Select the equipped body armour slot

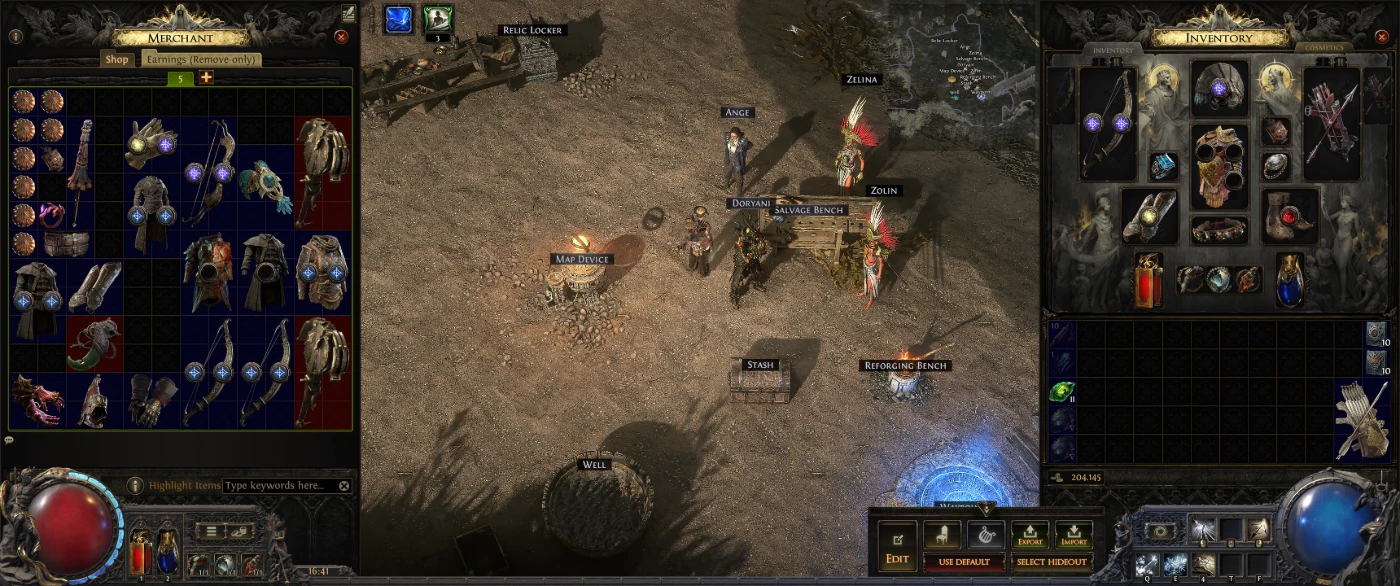(1219, 165)
